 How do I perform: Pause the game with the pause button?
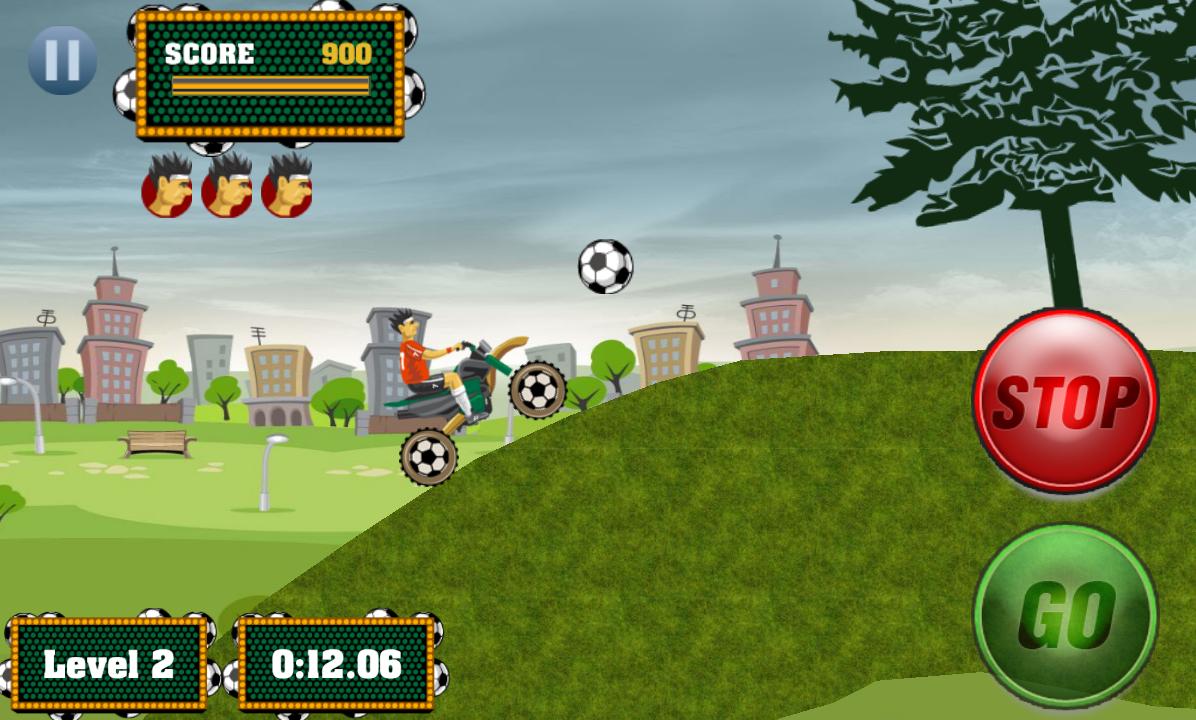pyautogui.click(x=62, y=60)
